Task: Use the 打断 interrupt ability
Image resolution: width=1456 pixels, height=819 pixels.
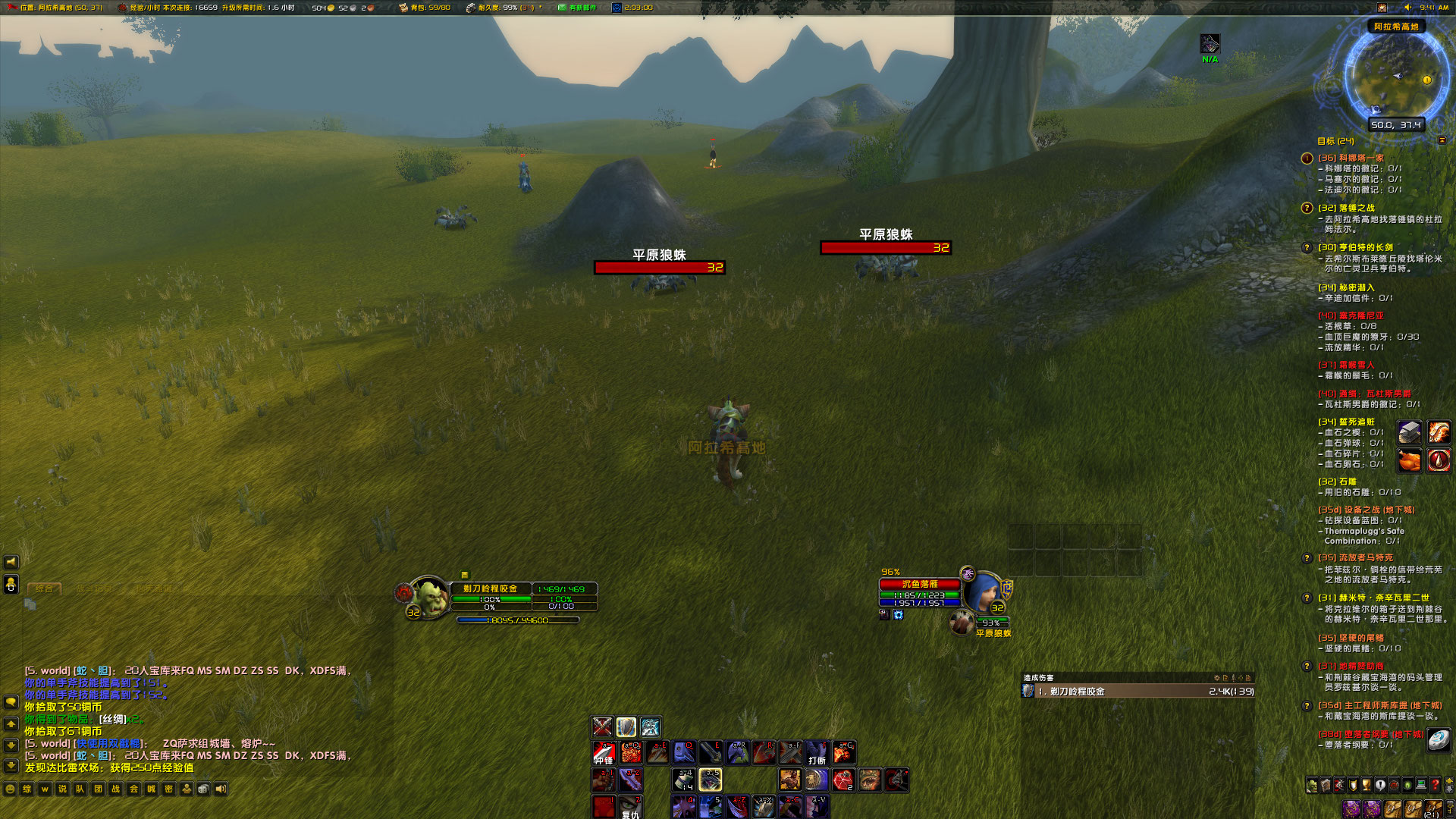Action: [x=817, y=753]
